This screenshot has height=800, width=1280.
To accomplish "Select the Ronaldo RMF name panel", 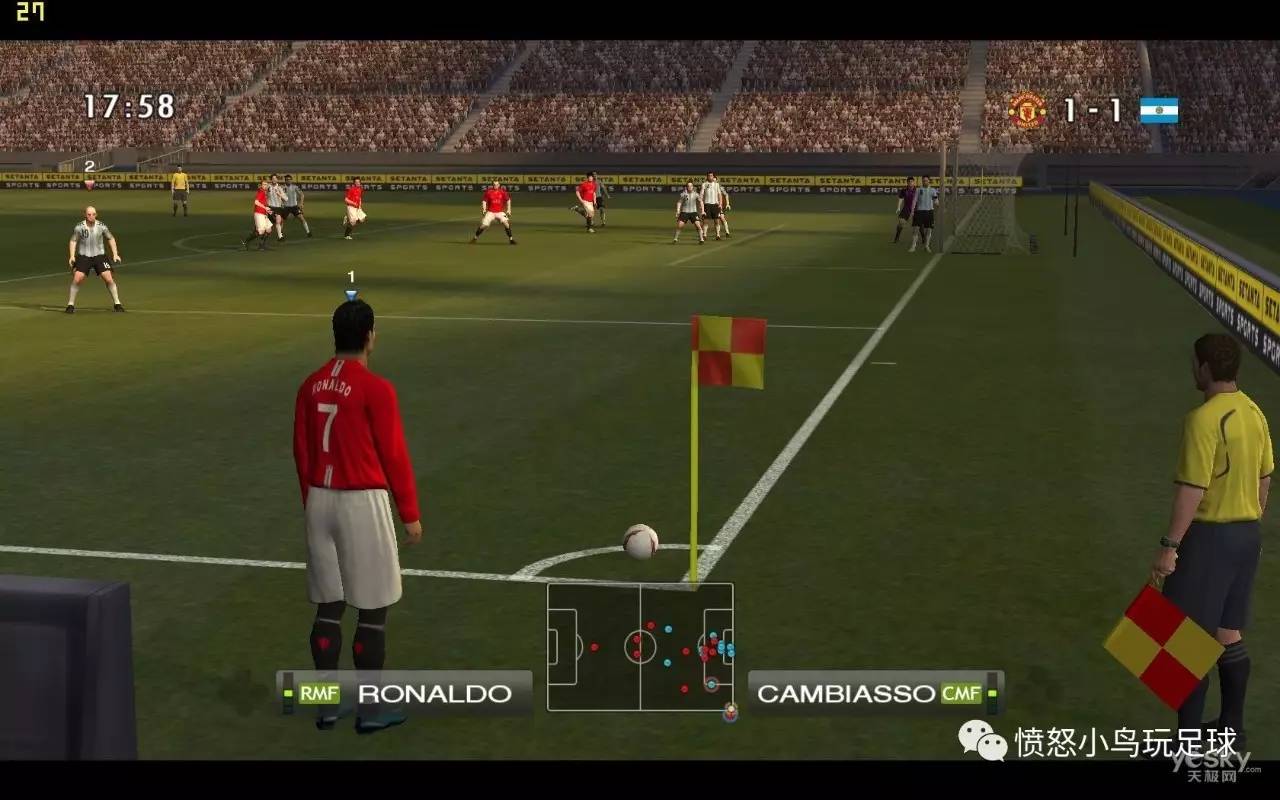I will tap(405, 693).
